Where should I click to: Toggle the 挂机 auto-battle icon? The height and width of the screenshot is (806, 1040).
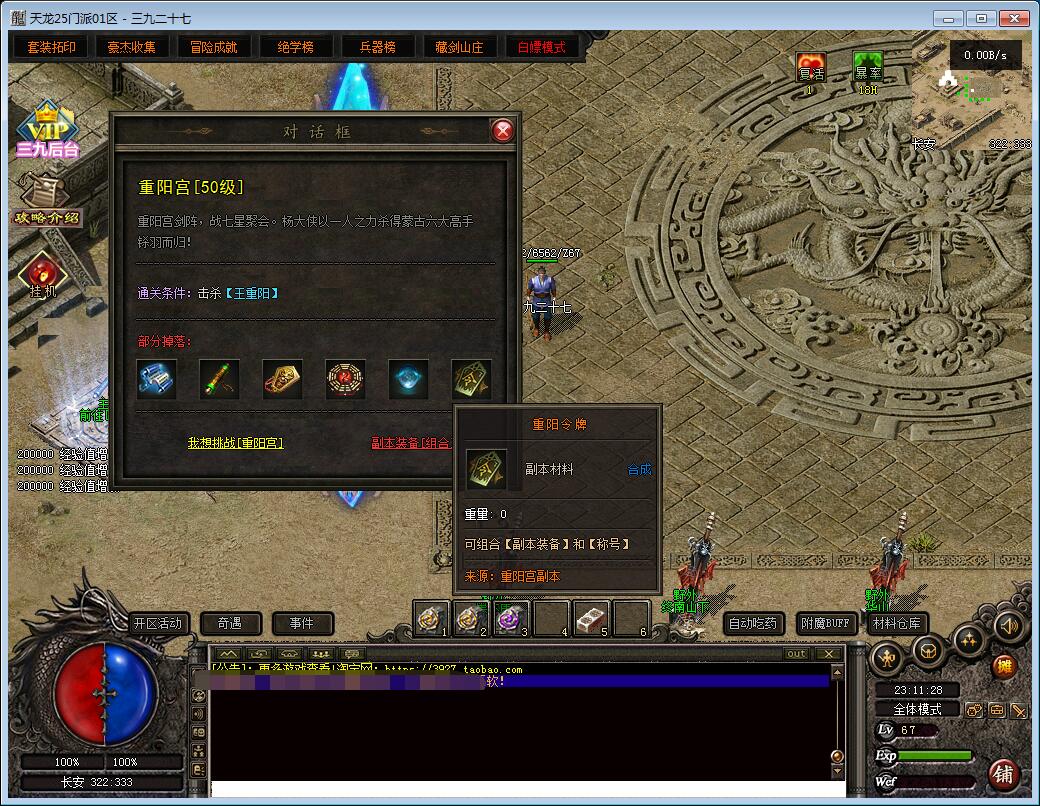(x=43, y=275)
